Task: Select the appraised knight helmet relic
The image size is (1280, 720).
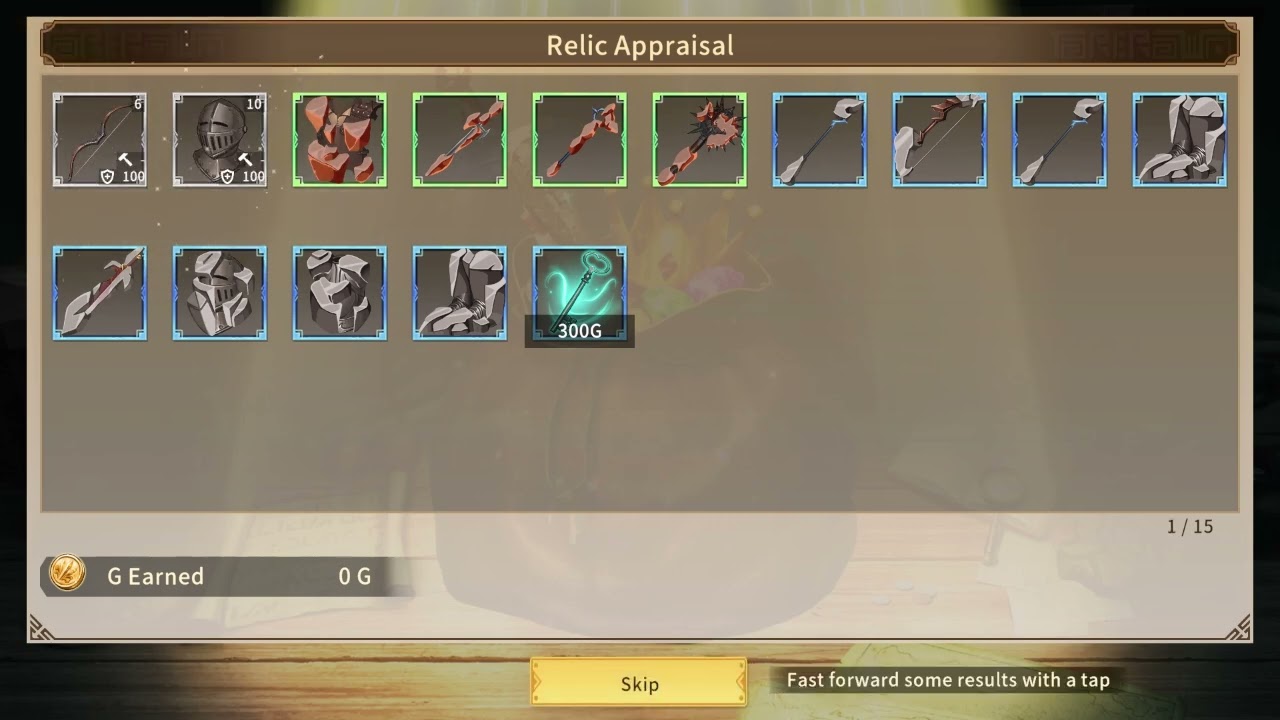Action: click(220, 140)
